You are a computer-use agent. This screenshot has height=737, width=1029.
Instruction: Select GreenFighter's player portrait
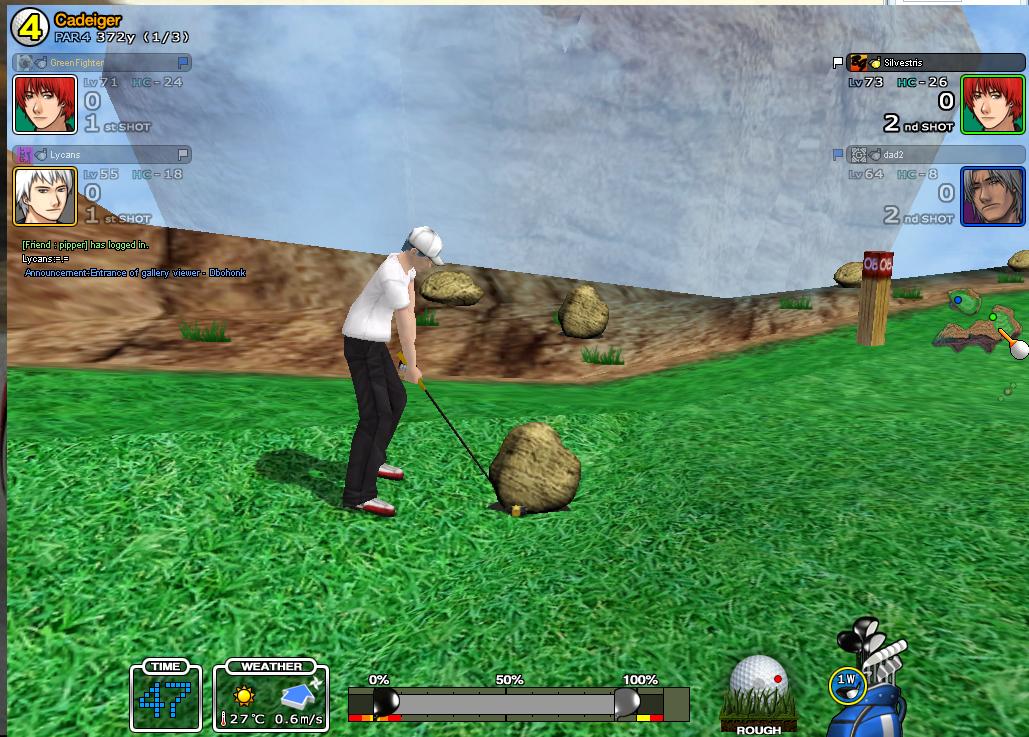[x=31, y=104]
